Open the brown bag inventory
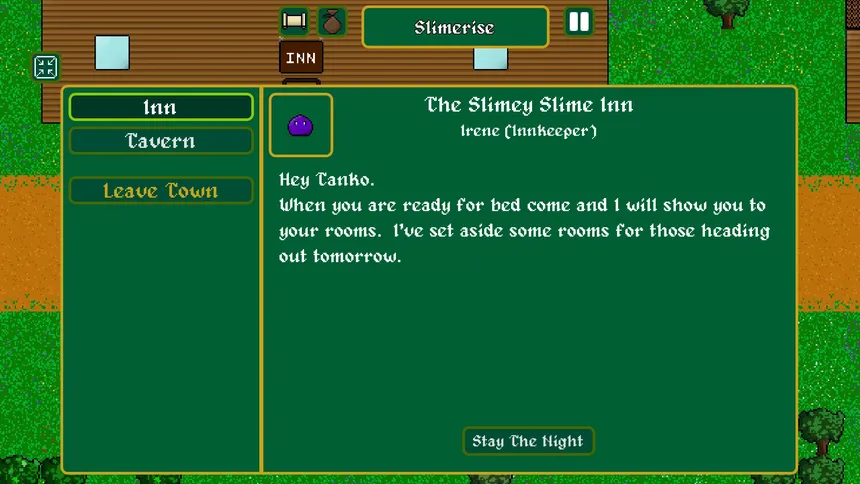Screen dimensions: 860x484 tap(331, 21)
